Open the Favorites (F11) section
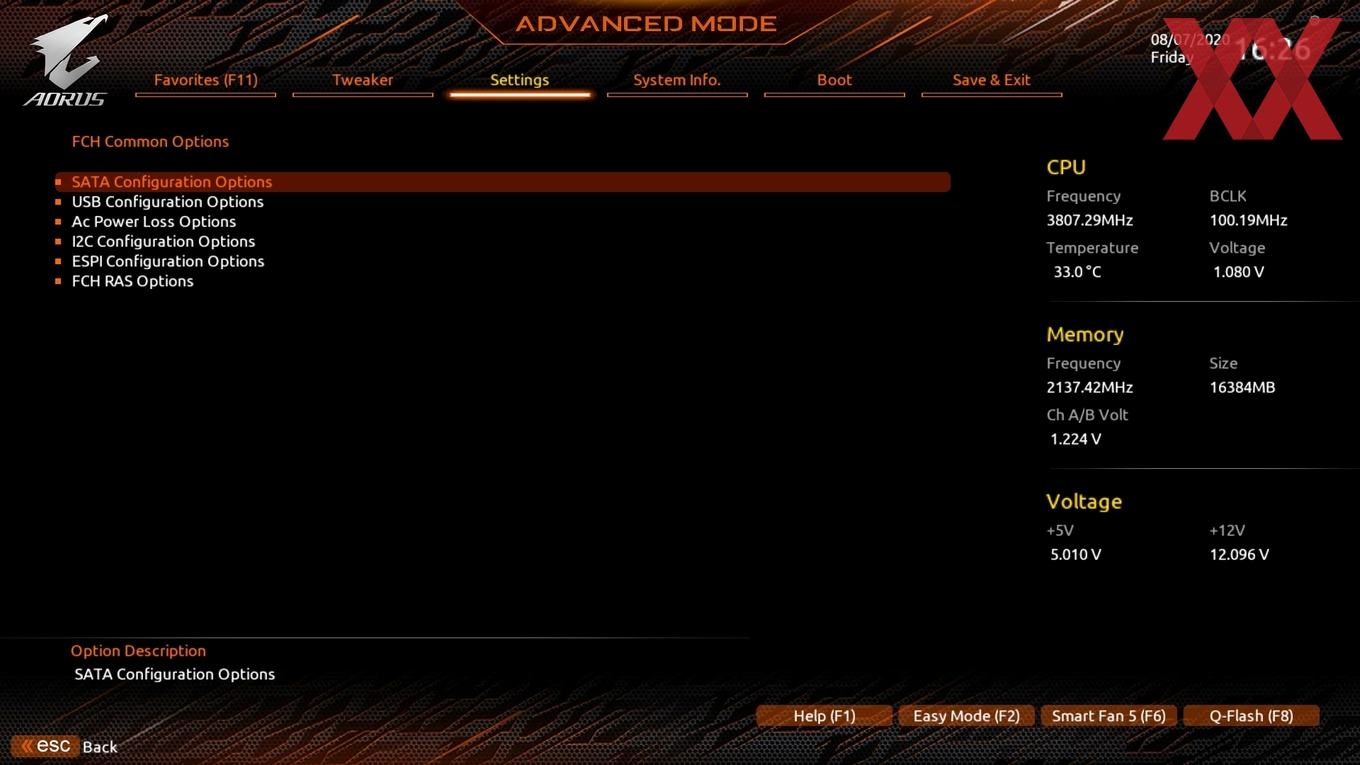Image resolution: width=1360 pixels, height=765 pixels. click(205, 80)
